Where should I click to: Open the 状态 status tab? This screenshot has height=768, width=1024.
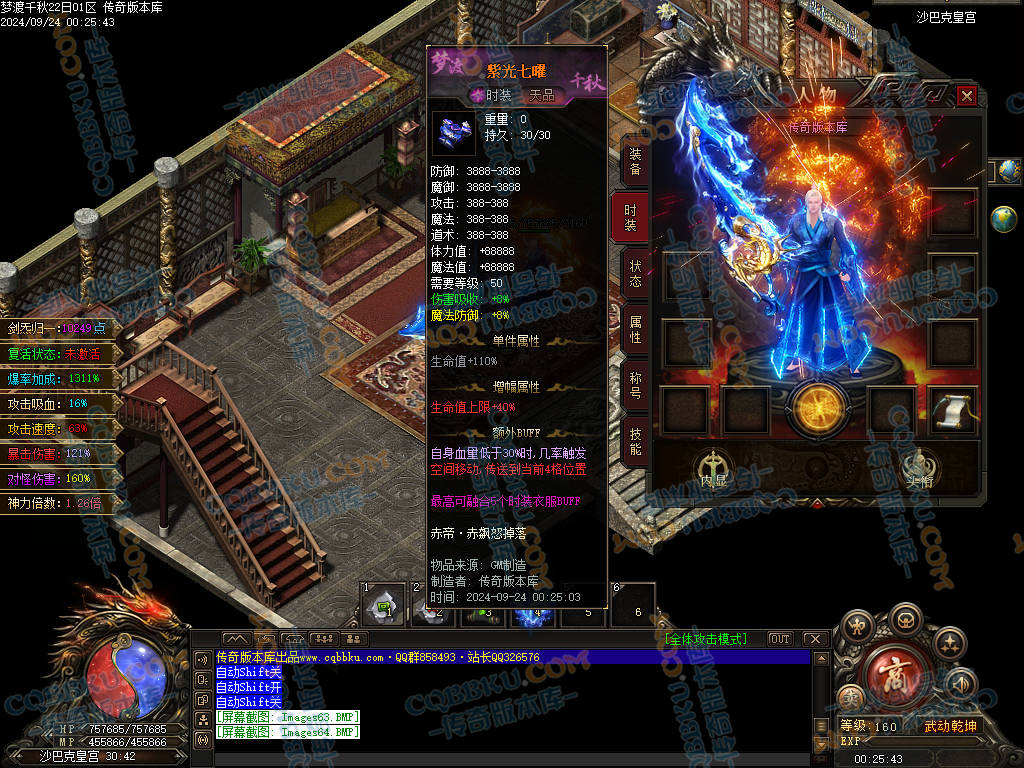tap(635, 273)
